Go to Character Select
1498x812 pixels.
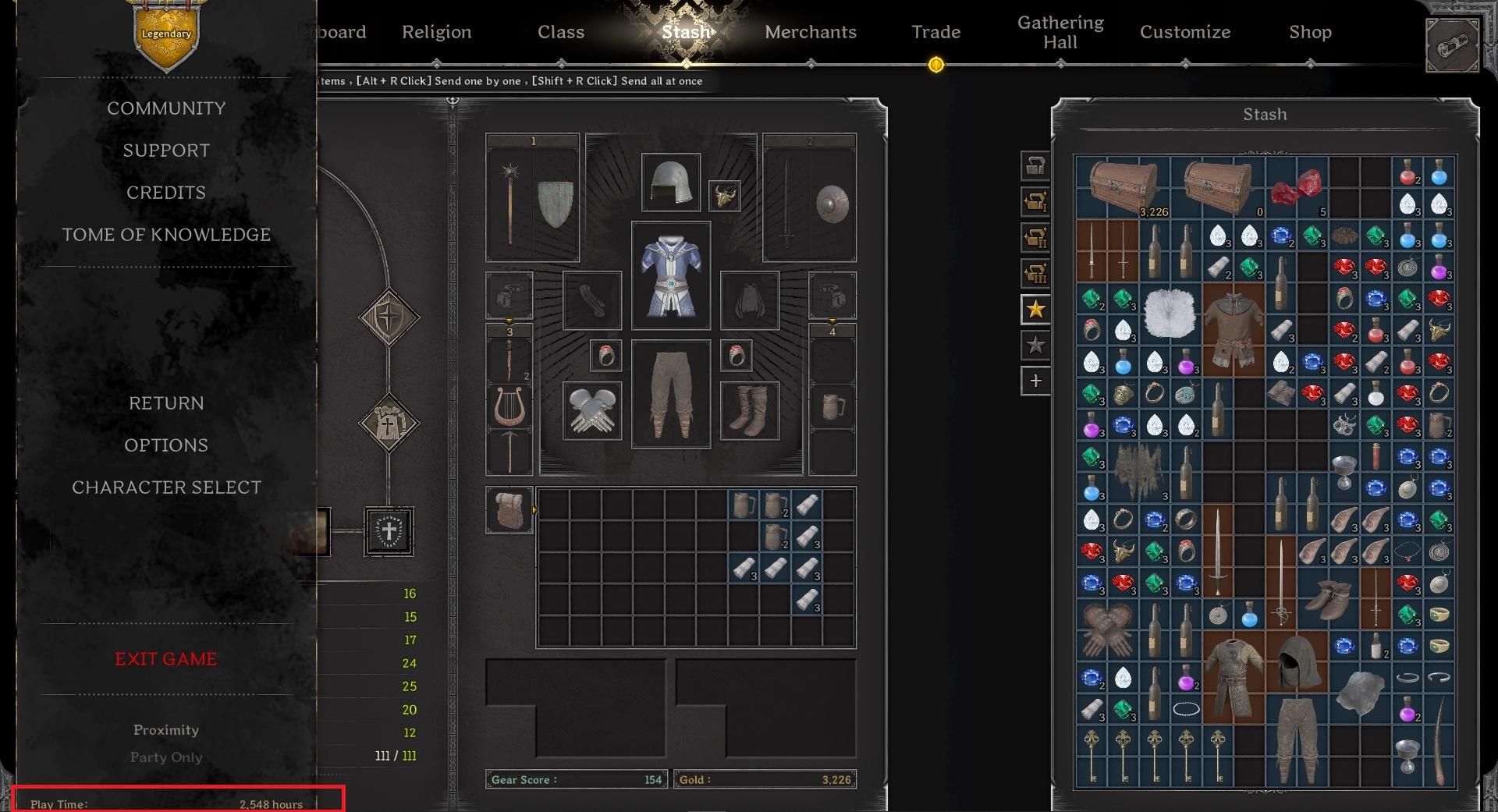[x=166, y=488]
